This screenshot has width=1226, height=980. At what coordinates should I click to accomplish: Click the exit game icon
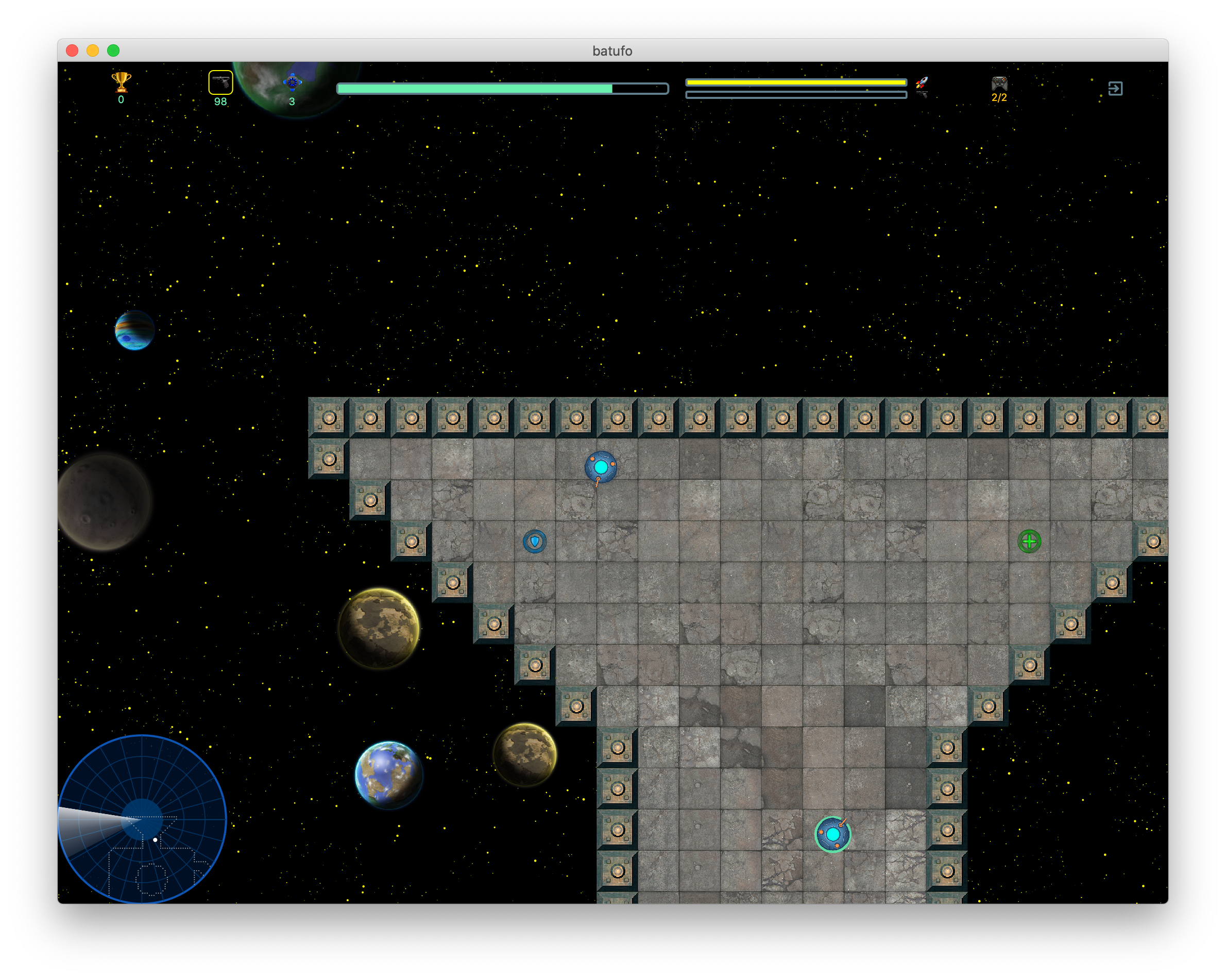1115,88
